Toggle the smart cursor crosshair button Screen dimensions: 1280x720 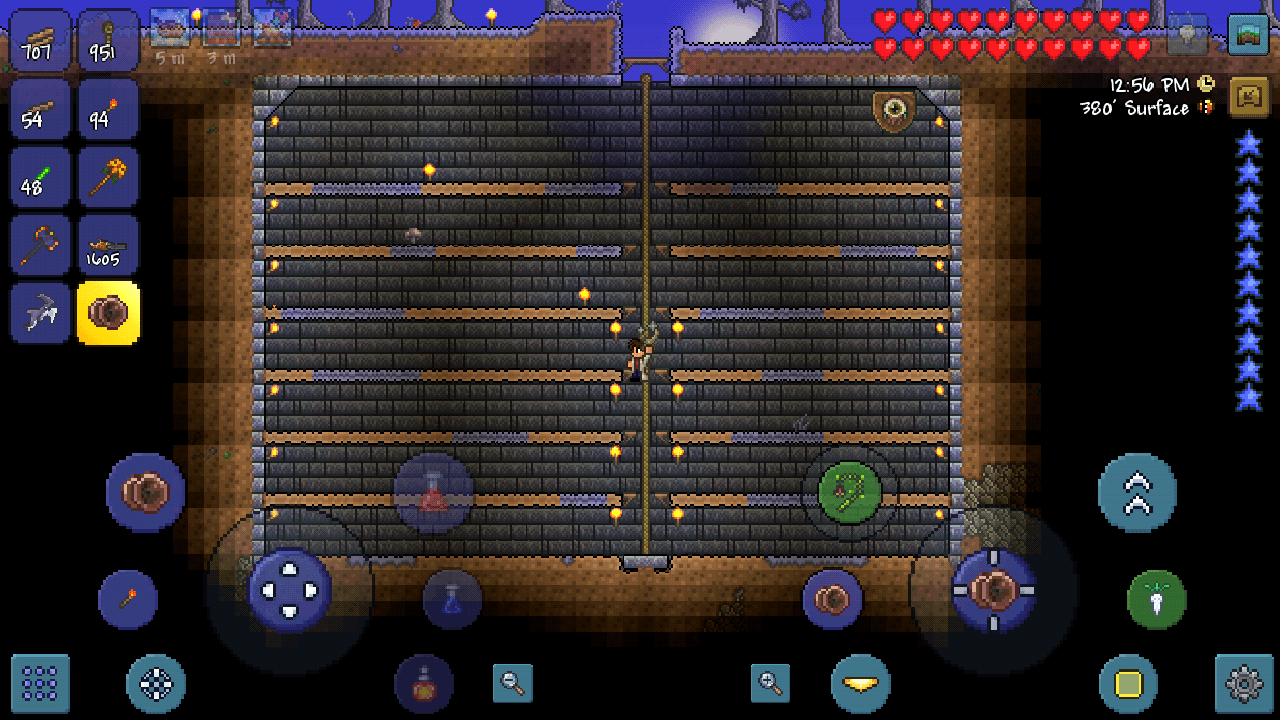pyautogui.click(x=155, y=683)
